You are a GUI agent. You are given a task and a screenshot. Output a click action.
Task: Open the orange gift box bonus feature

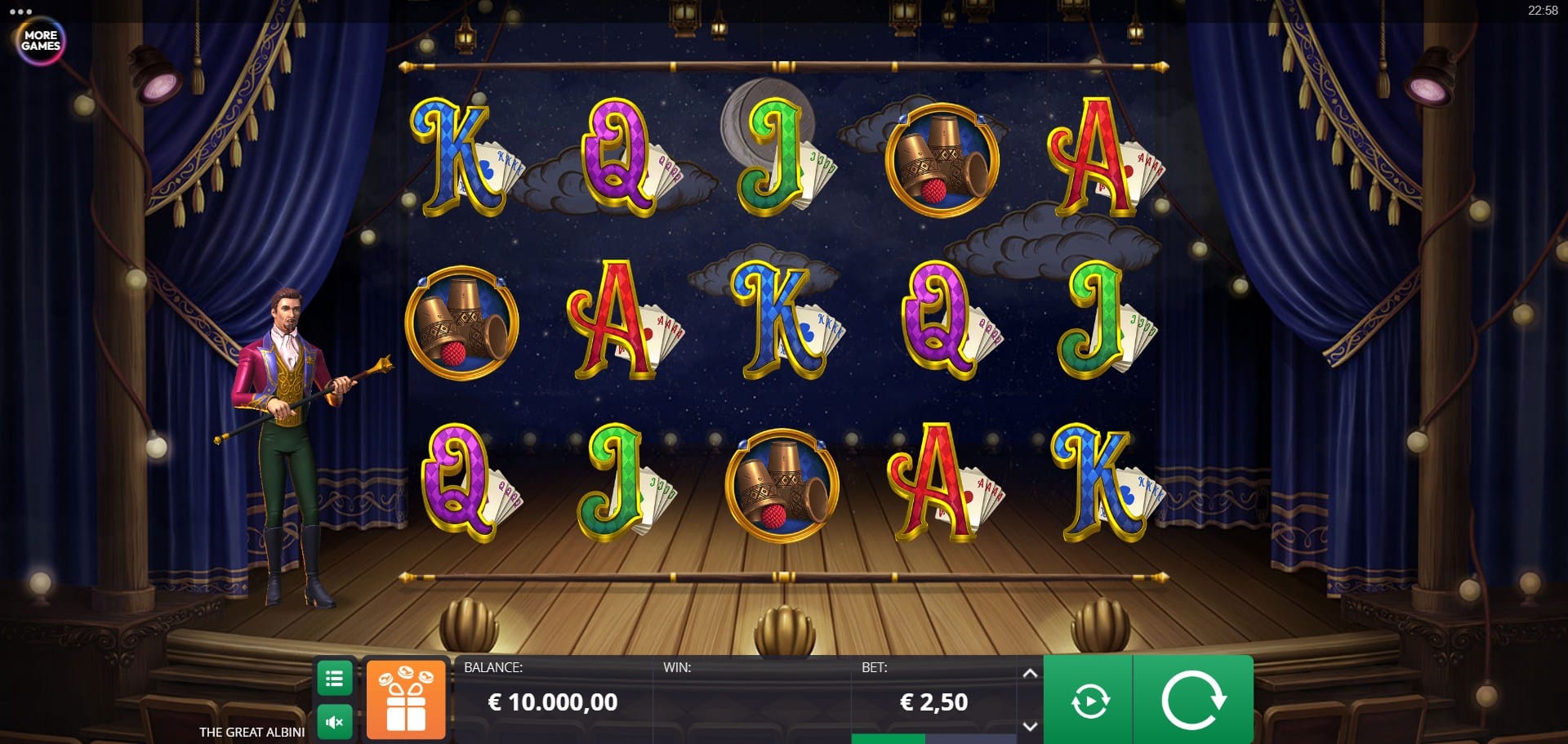coord(406,700)
